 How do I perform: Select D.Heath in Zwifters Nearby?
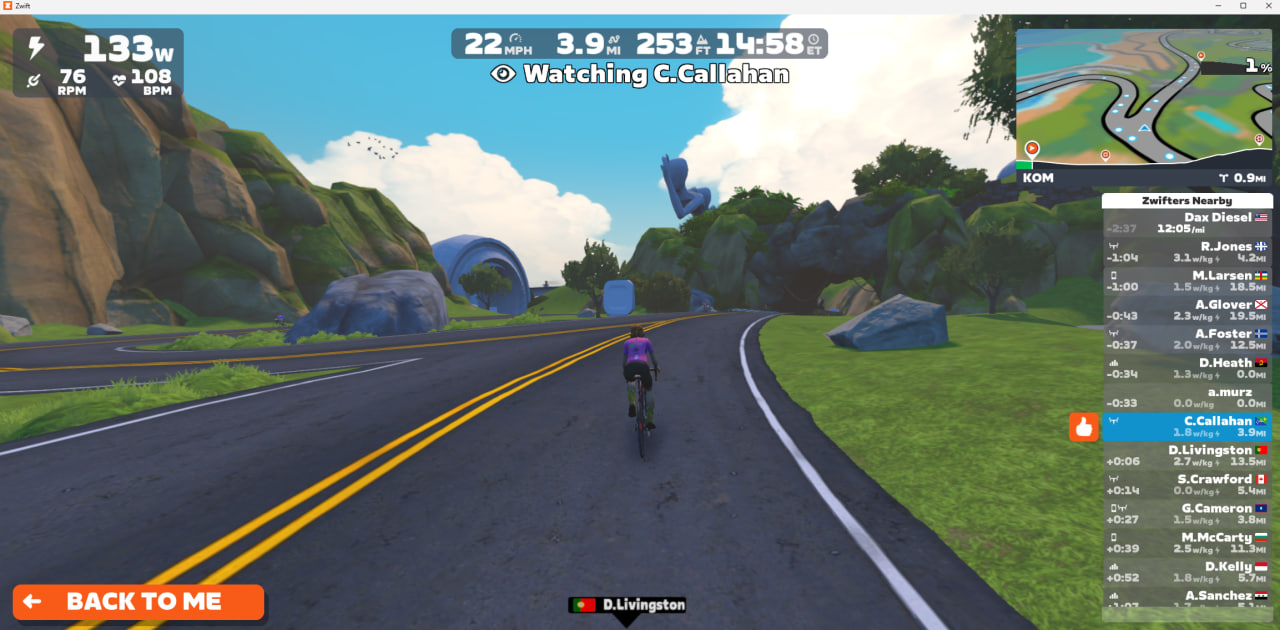[x=1187, y=368]
